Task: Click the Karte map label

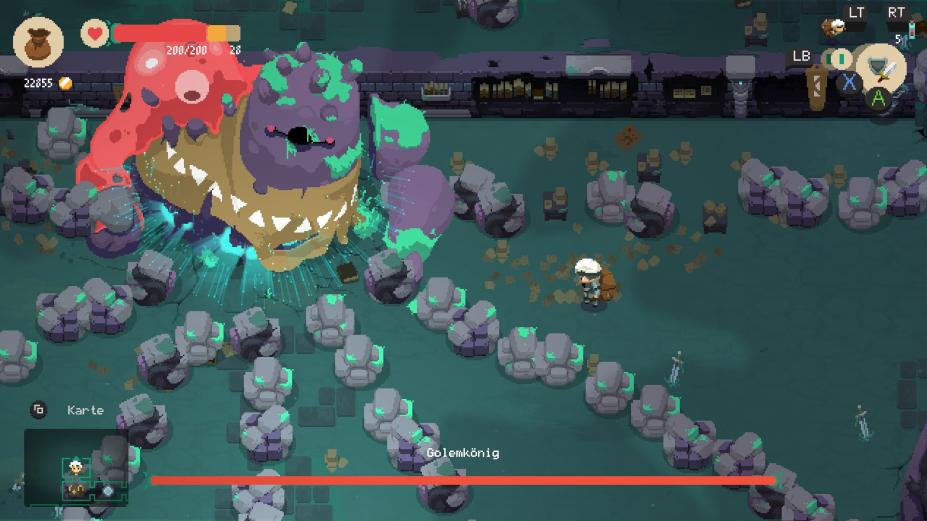Action: click(x=85, y=410)
